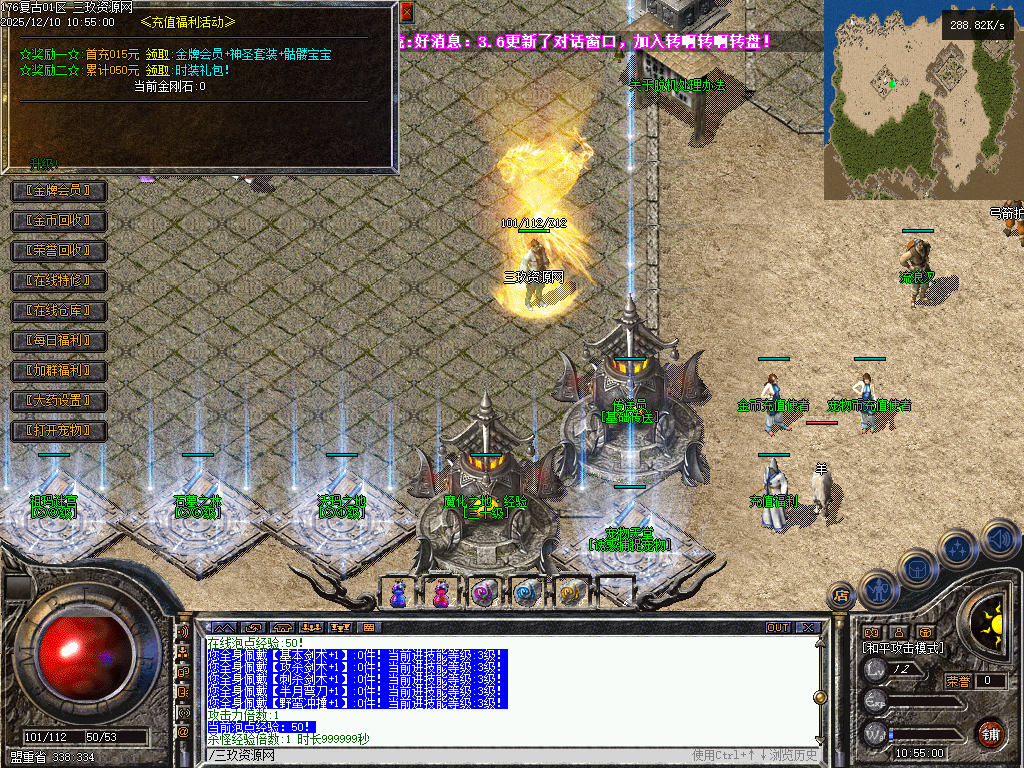The width and height of the screenshot is (1024, 768).
Task: Open the 加群福利 group welfare button
Action: point(58,371)
